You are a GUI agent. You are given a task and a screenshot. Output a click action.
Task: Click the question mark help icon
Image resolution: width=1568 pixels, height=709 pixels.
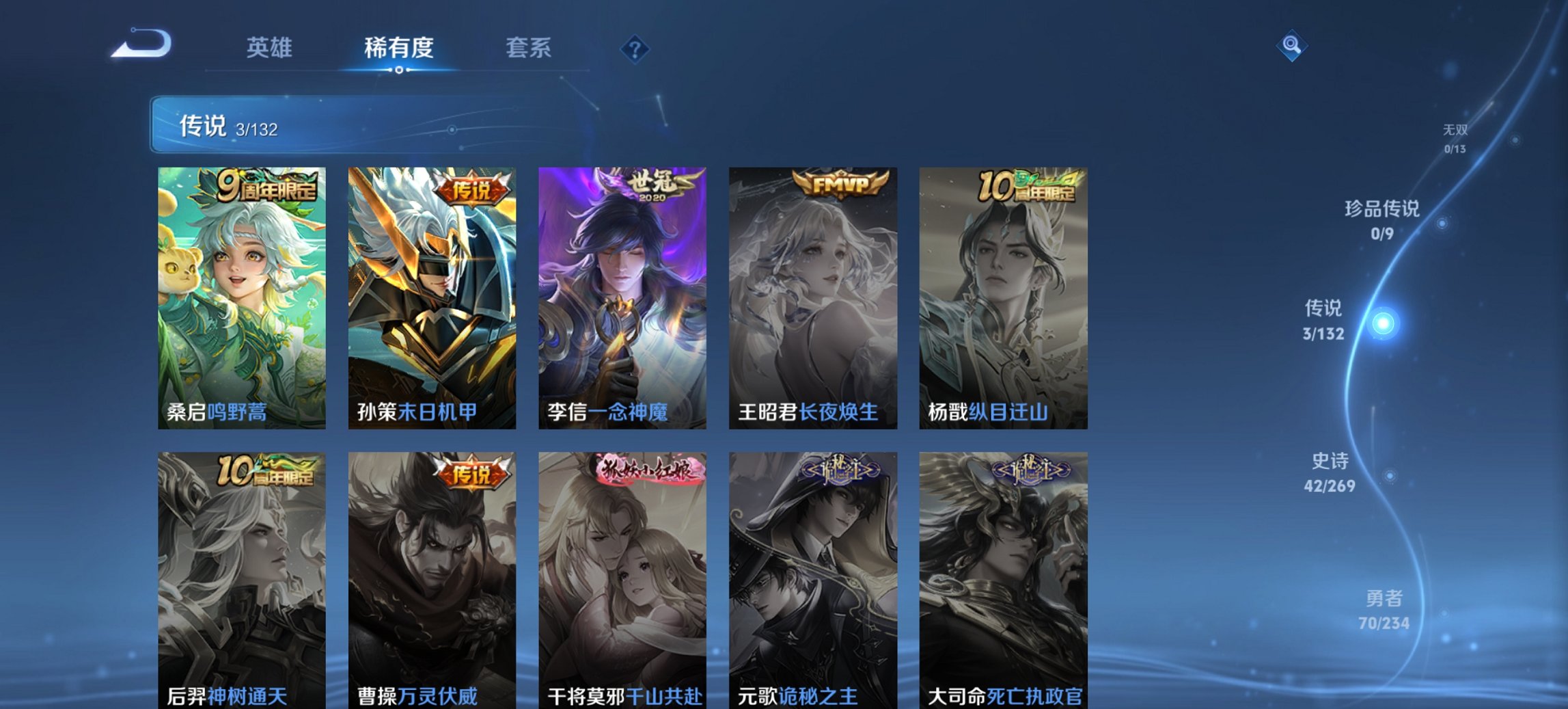coord(635,48)
